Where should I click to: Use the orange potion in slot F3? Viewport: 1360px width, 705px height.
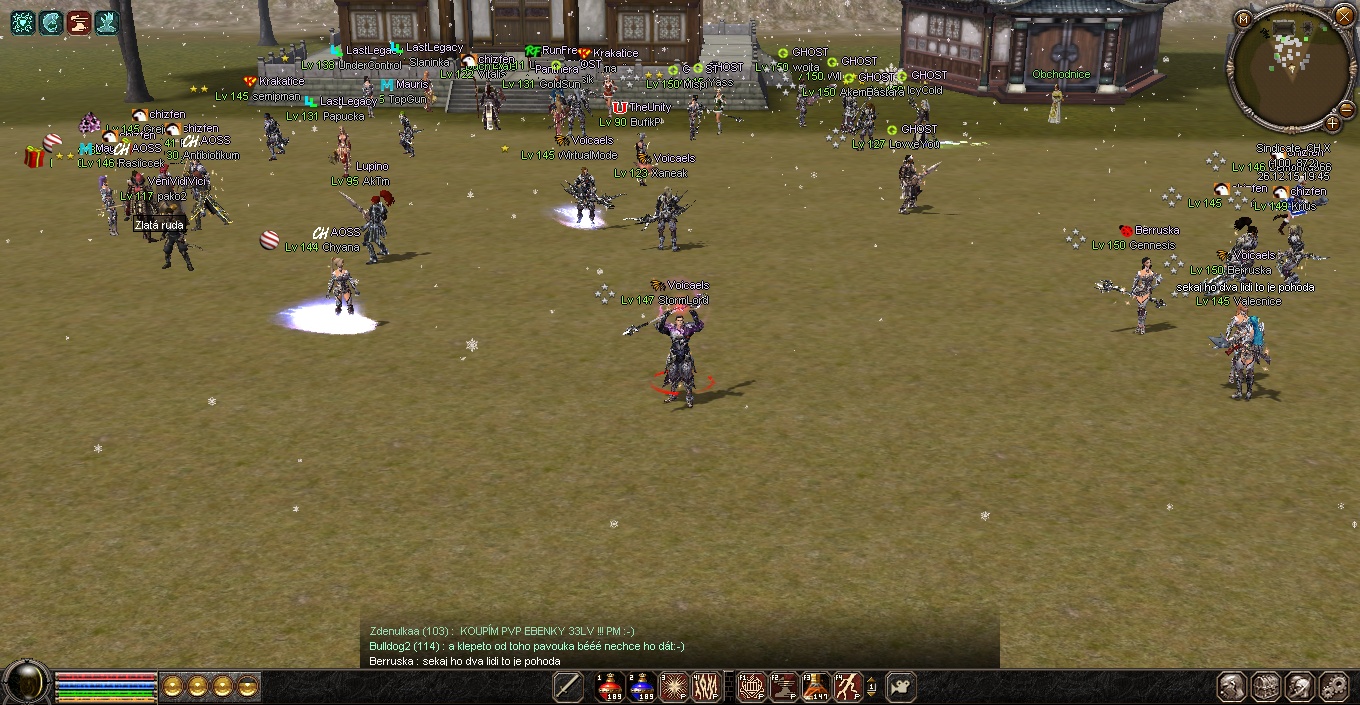816,687
